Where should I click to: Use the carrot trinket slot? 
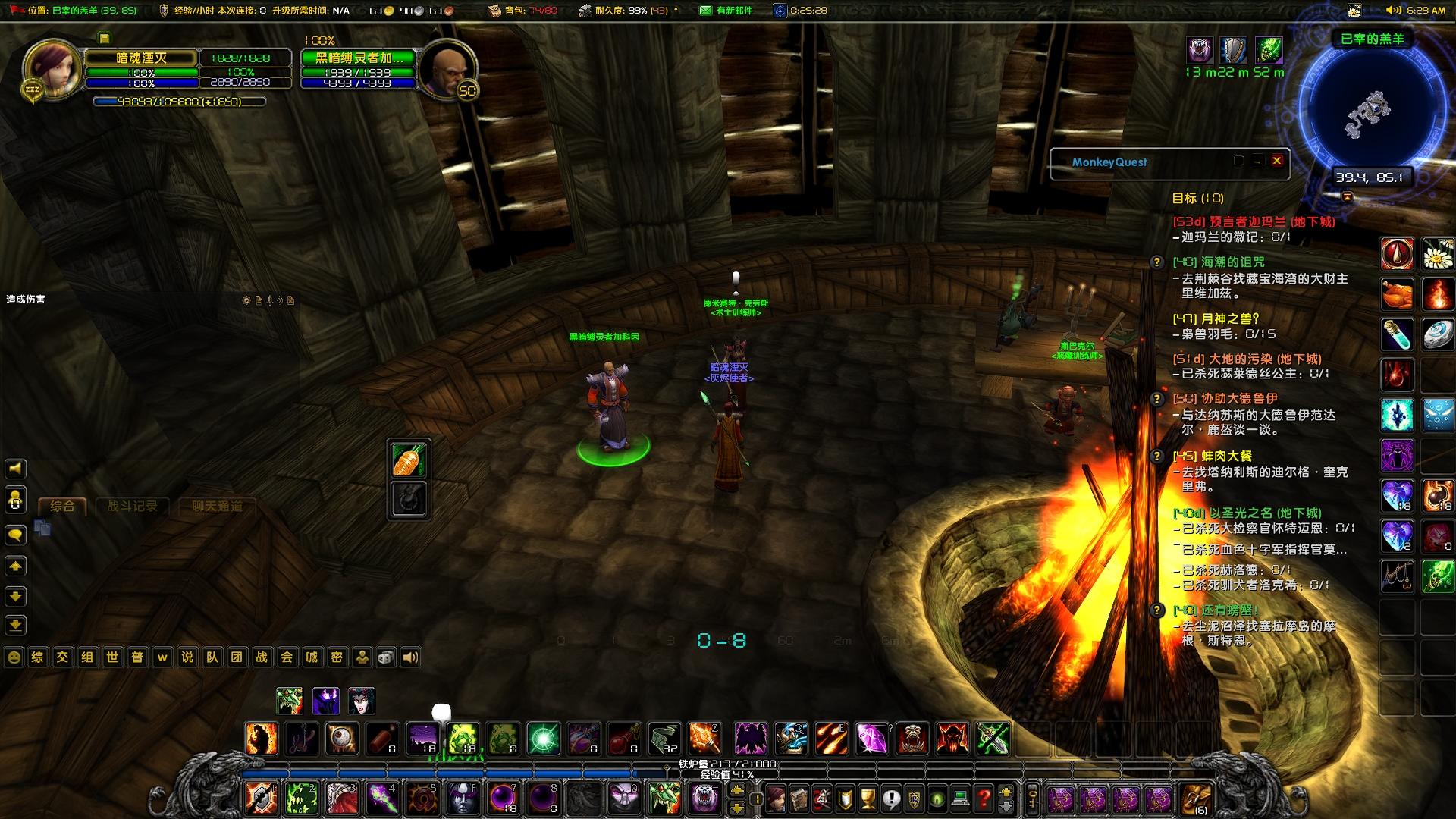(409, 460)
